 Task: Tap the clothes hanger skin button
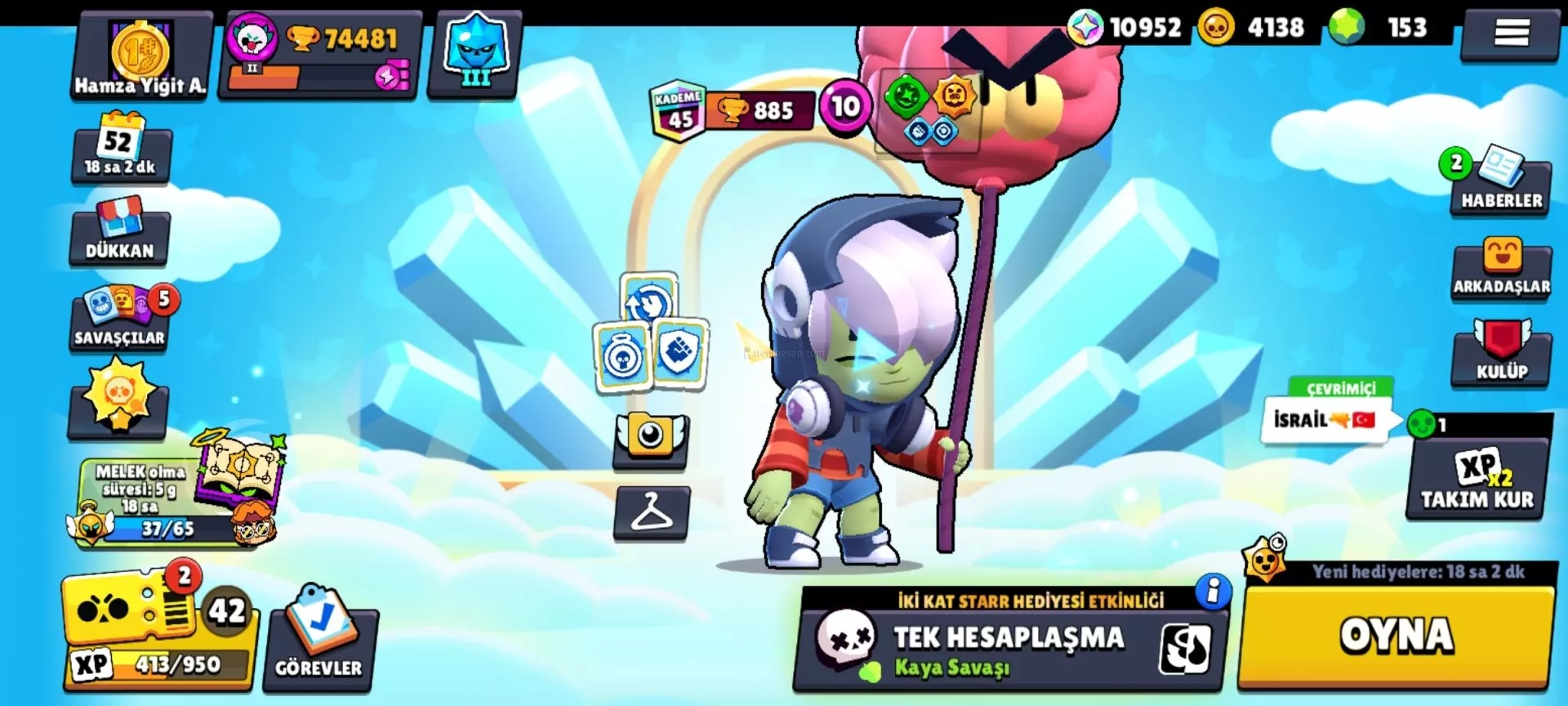pos(651,513)
